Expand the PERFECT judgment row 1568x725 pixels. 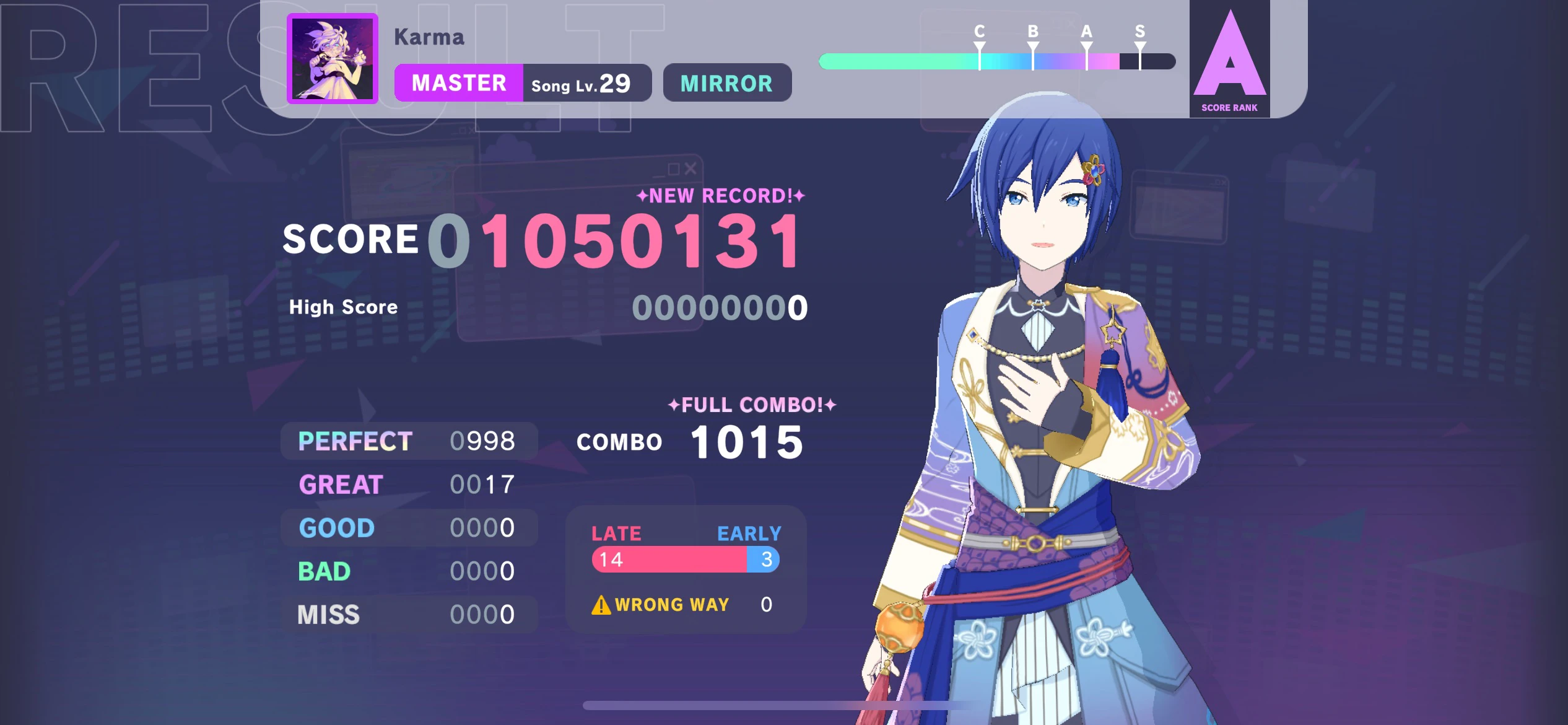[409, 441]
